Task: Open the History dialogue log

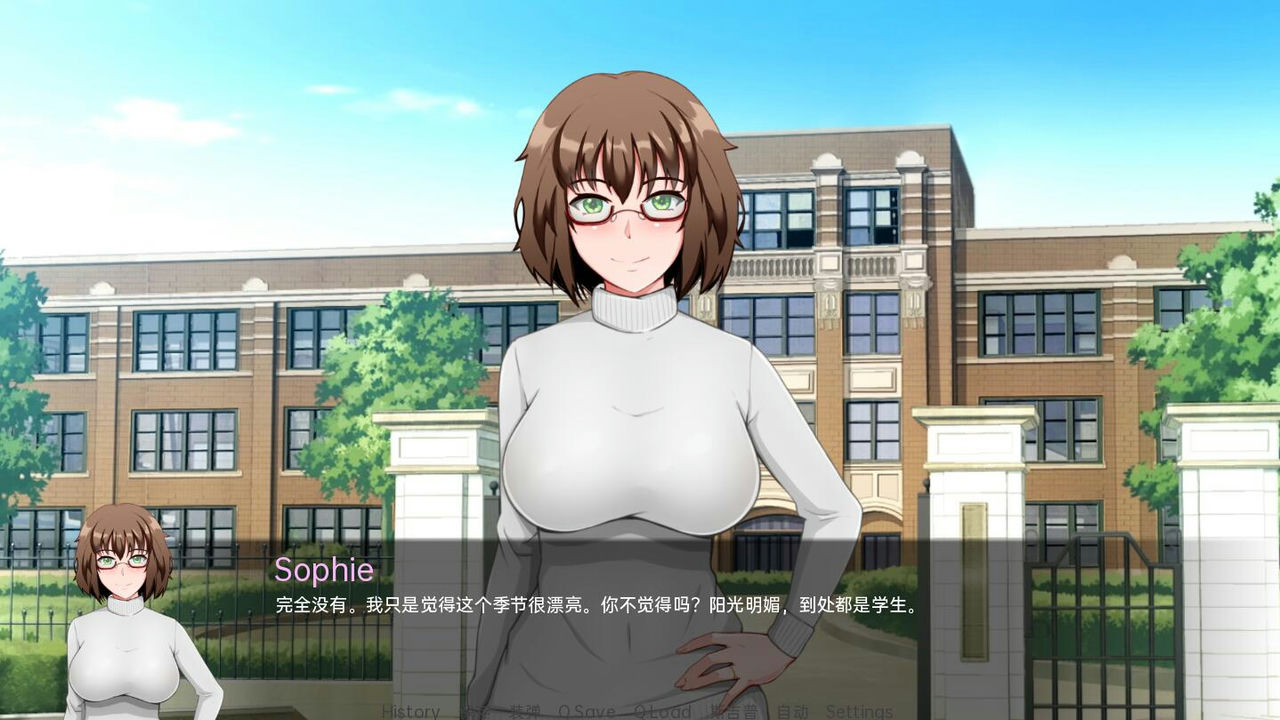Action: point(411,712)
